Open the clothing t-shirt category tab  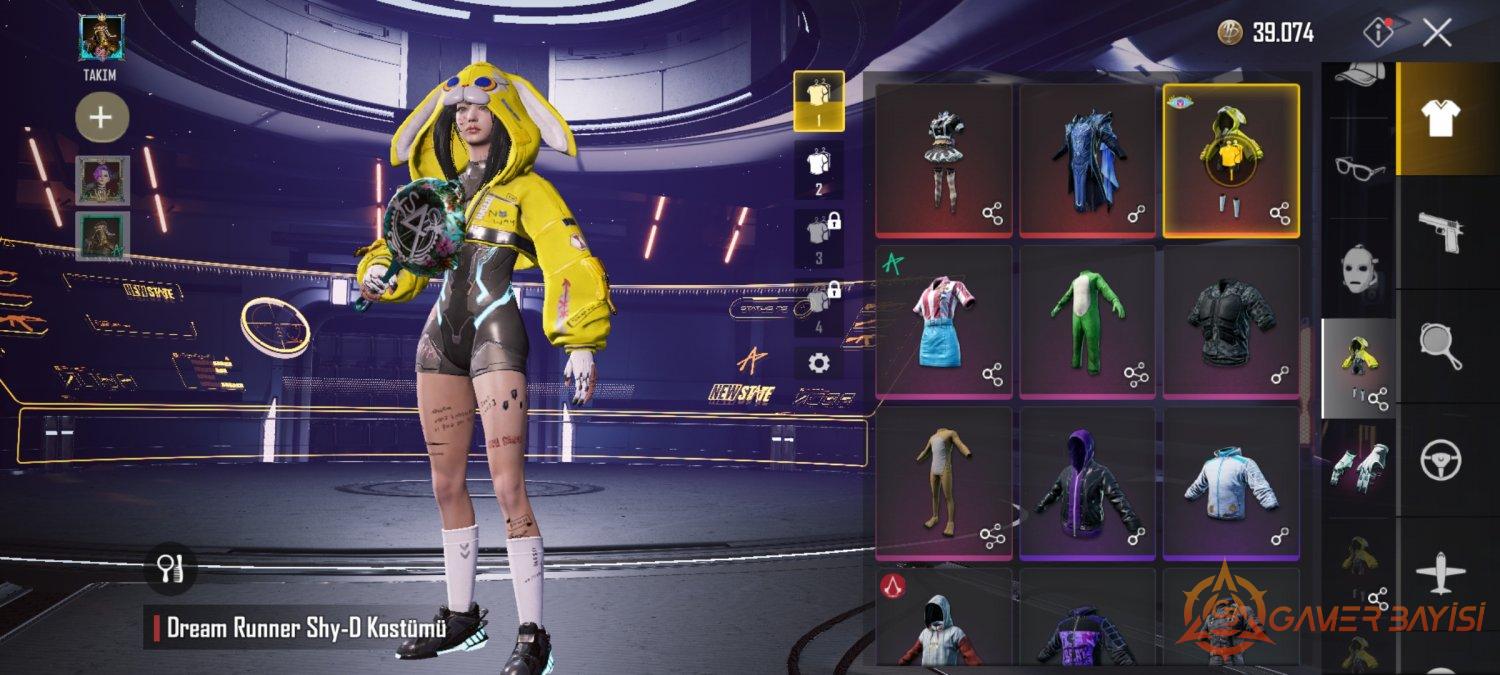pos(1447,118)
